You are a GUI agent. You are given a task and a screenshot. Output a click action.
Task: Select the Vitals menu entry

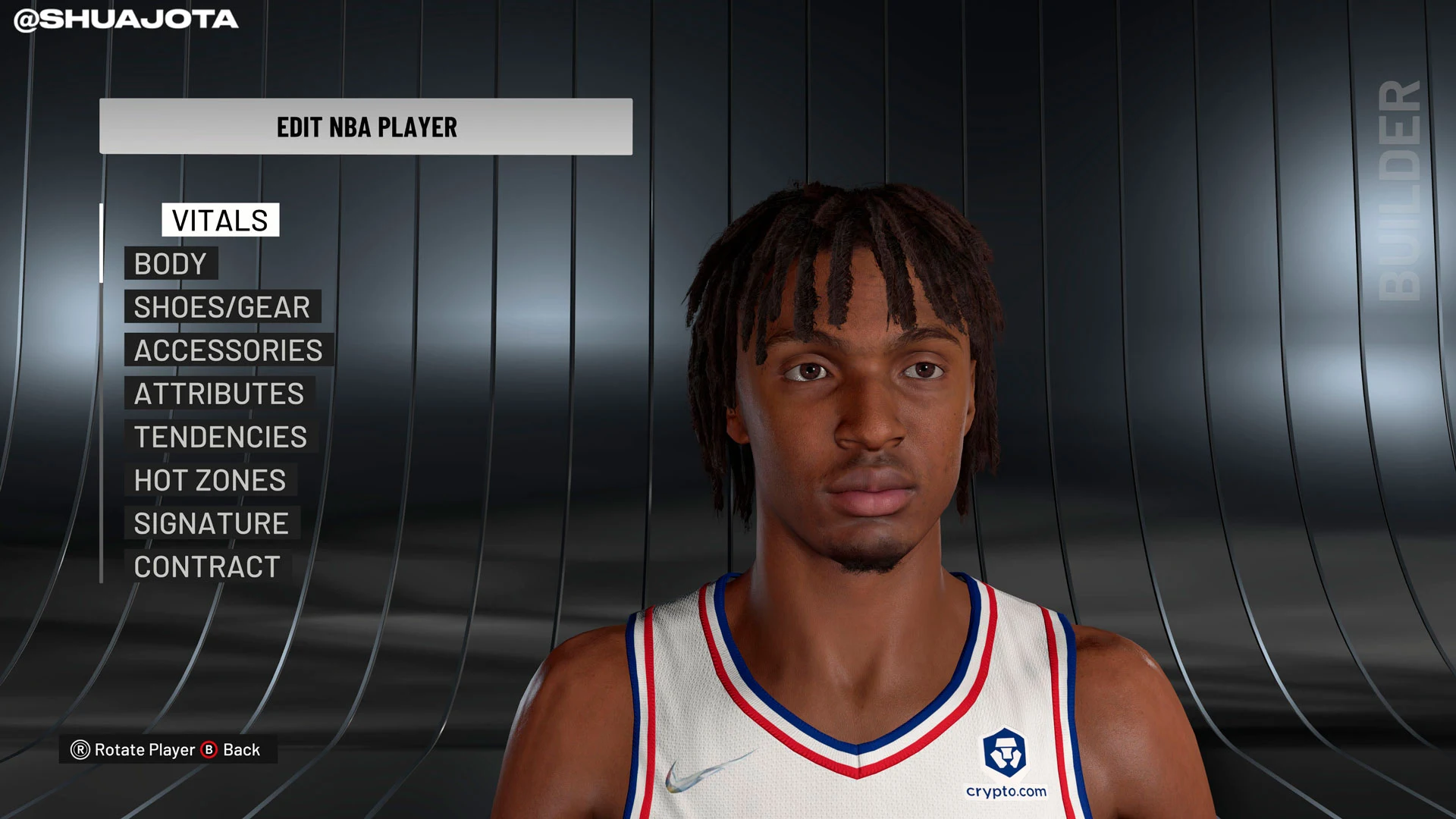click(220, 220)
